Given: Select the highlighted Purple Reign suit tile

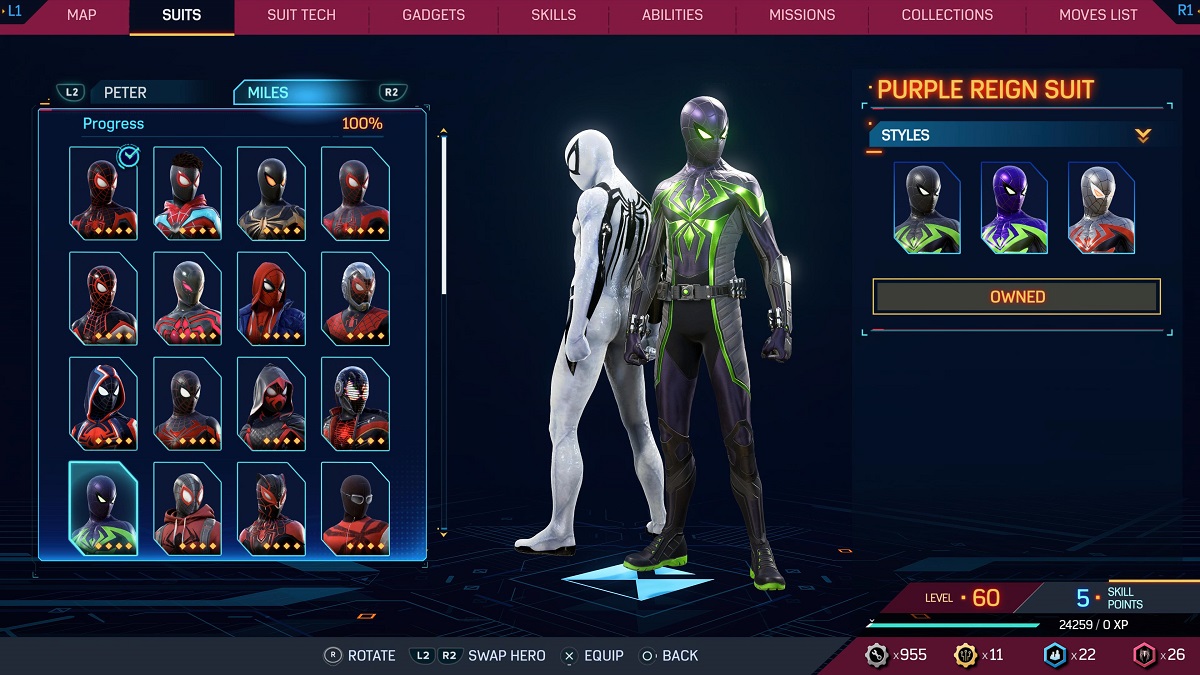Looking at the screenshot, I should 104,508.
